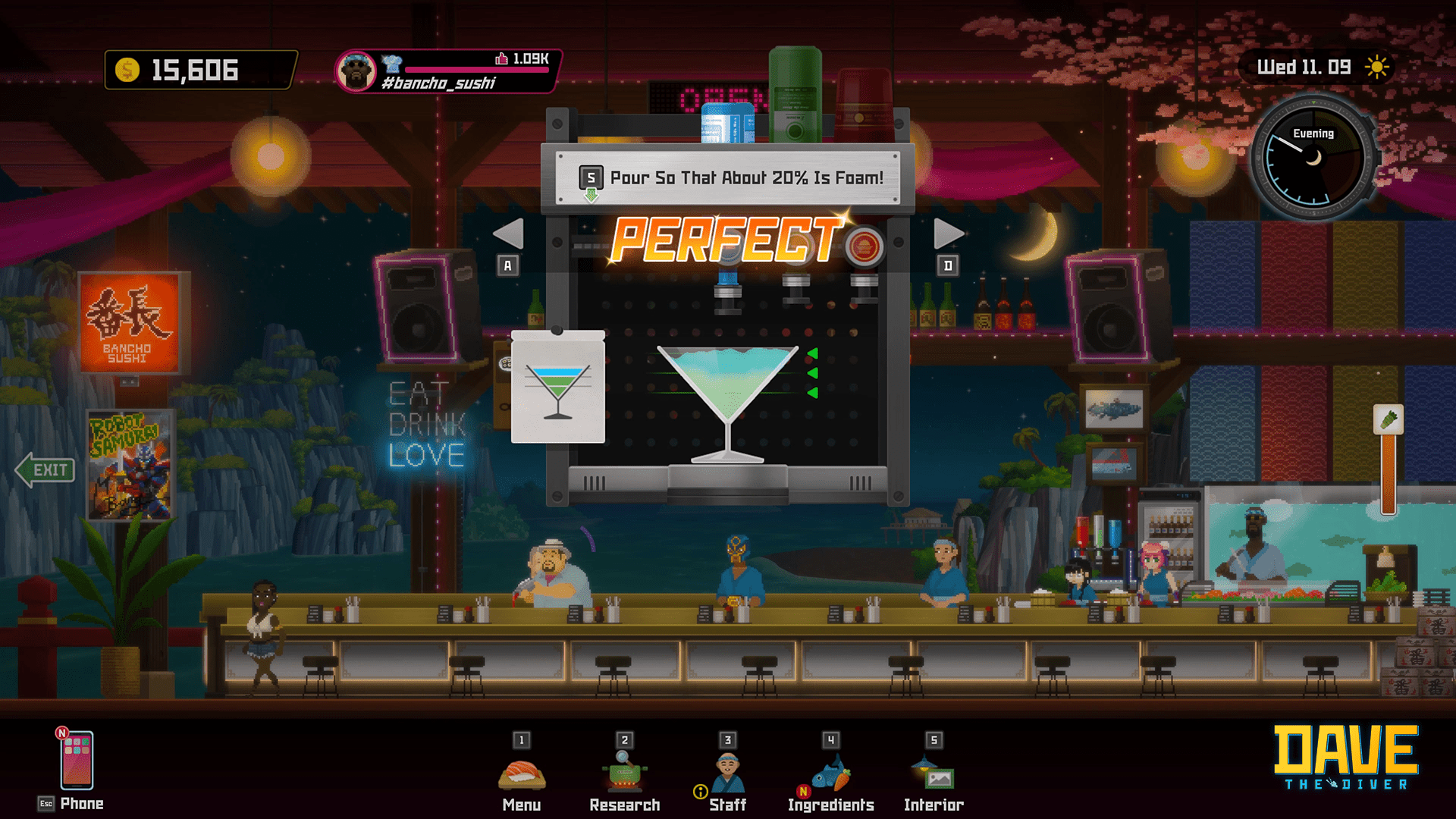The height and width of the screenshot is (819, 1456).
Task: Expand the cocktail recipe reference card
Action: [x=558, y=387]
